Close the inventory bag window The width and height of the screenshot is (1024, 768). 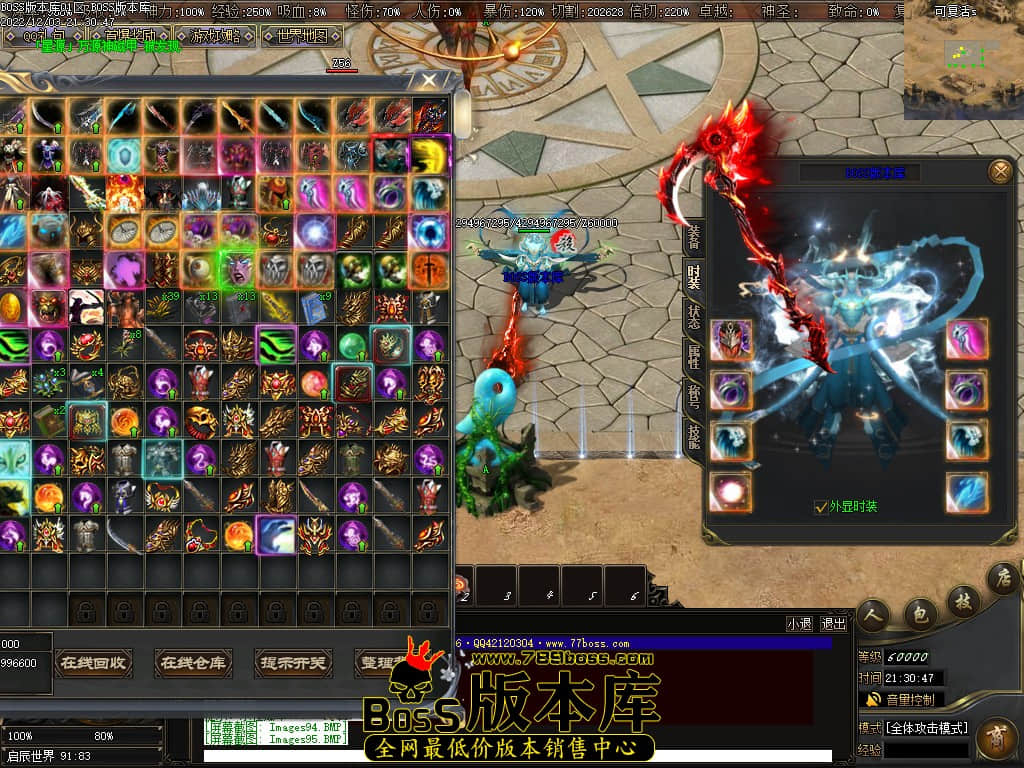click(x=430, y=80)
